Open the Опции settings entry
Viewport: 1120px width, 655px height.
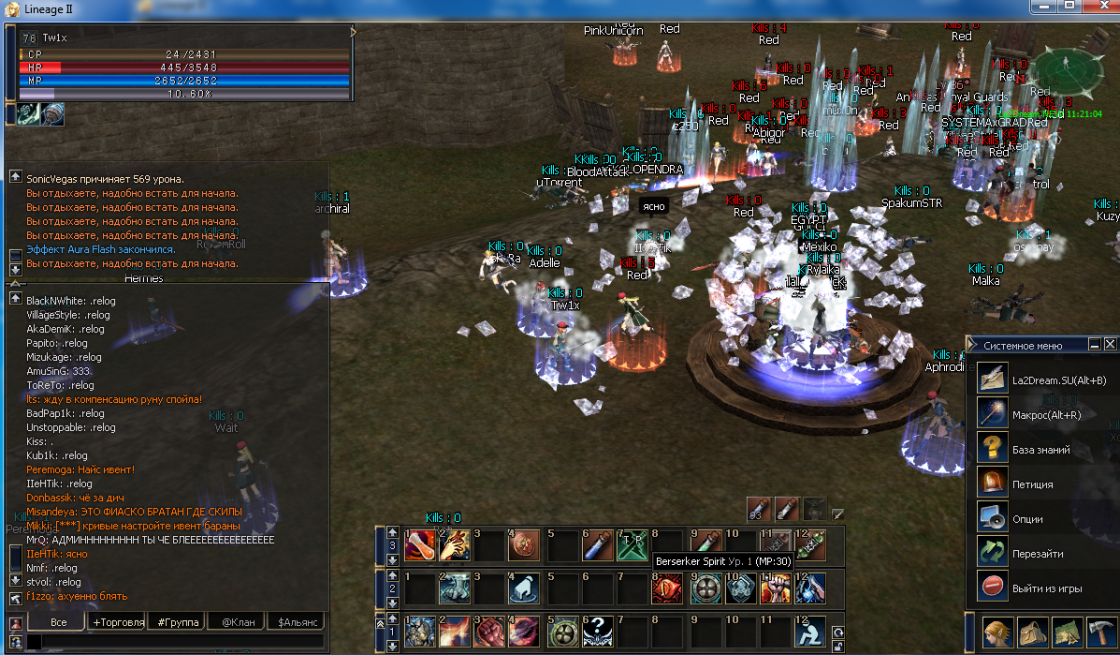coord(1027,519)
